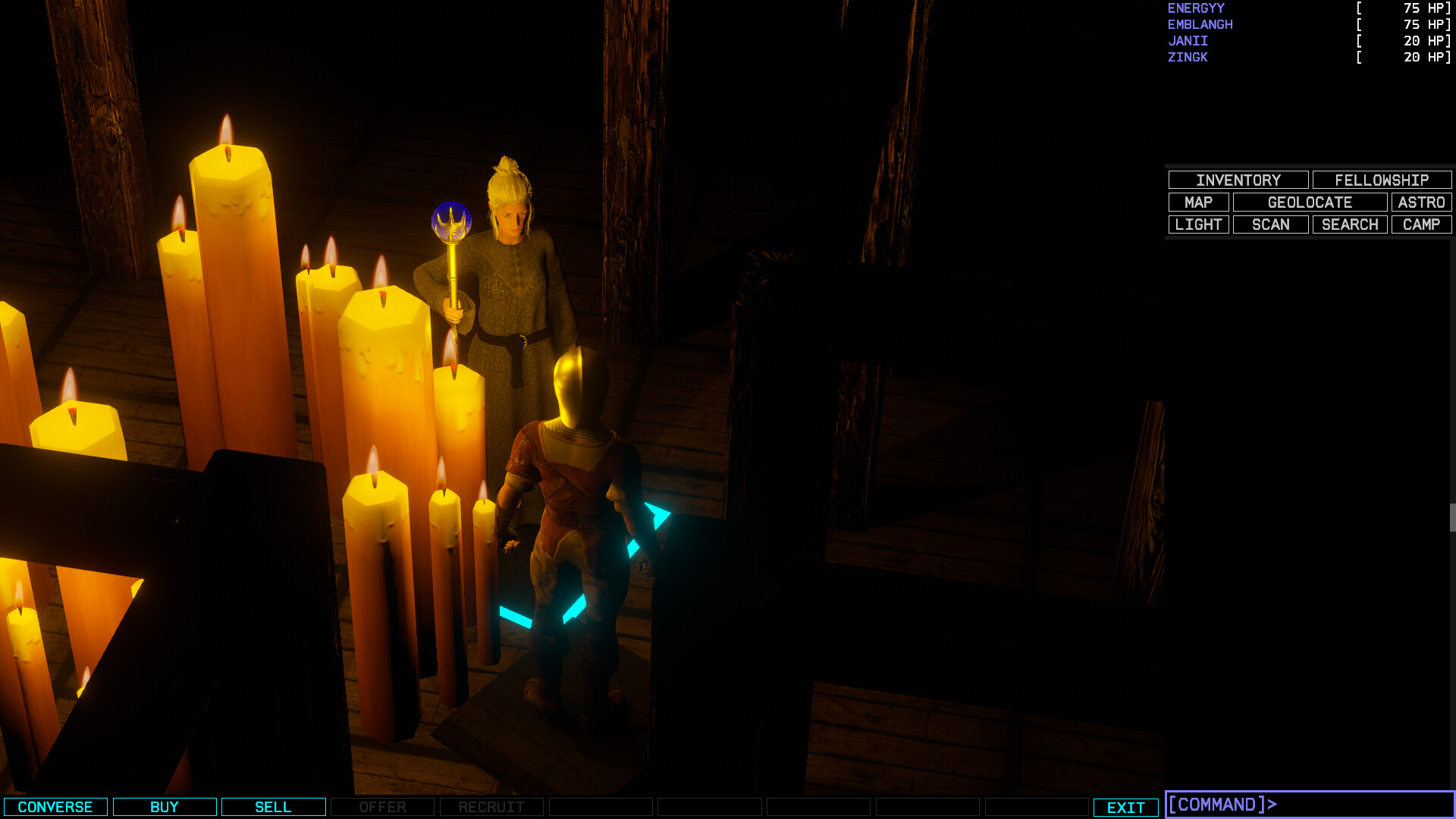Open the BUY menu
The width and height of the screenshot is (1456, 819).
click(x=165, y=807)
